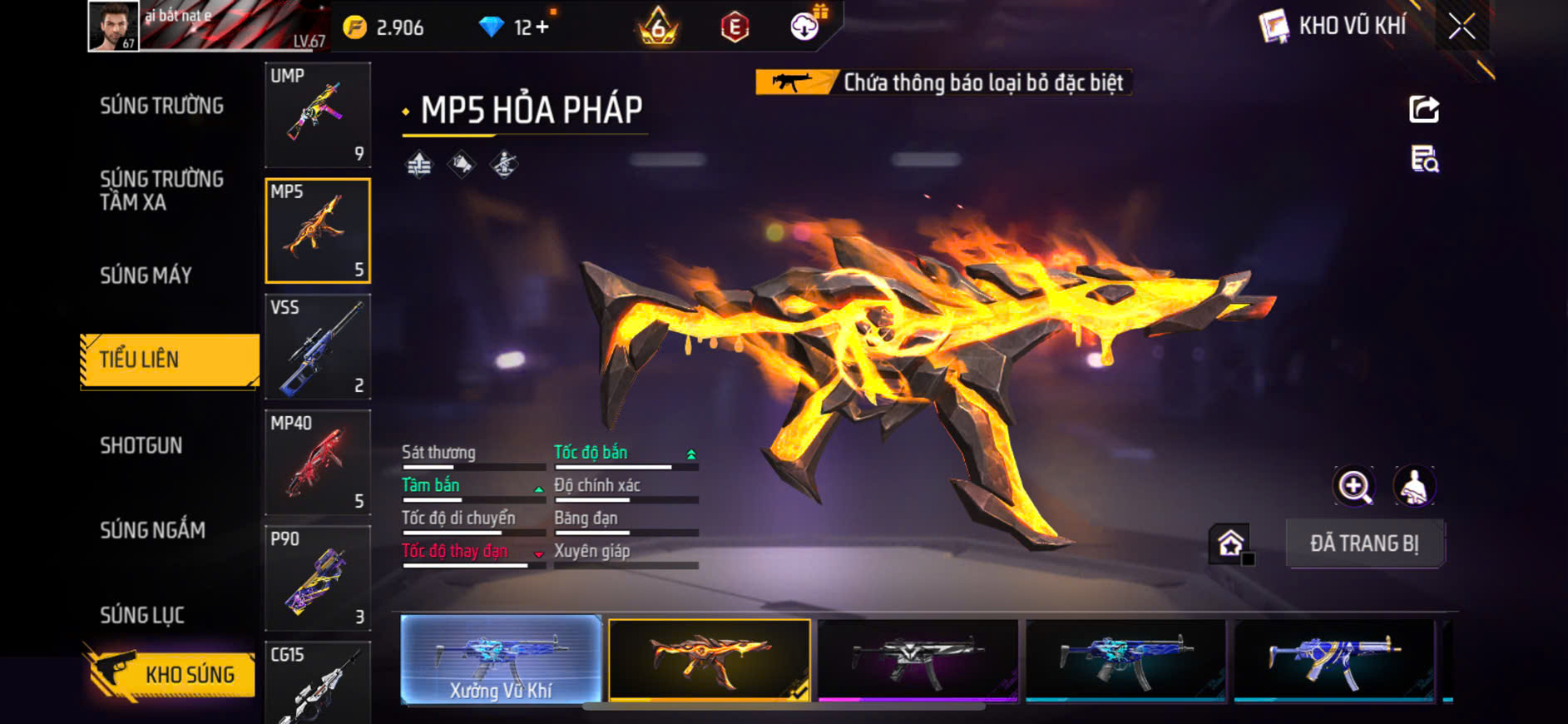Click the ĐÃ TRANG BỊ button

pos(1364,543)
